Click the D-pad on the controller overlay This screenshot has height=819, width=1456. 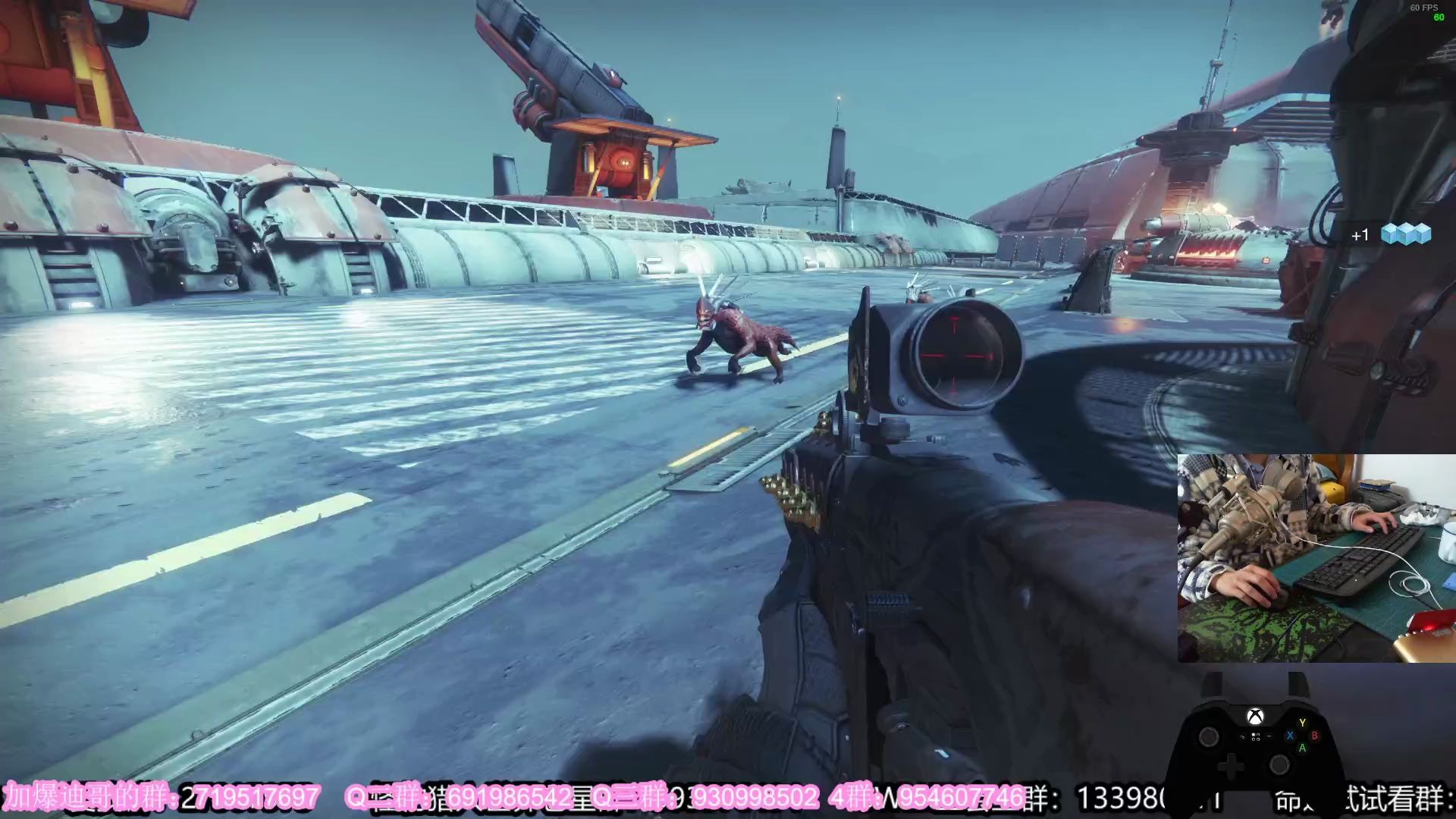[x=1232, y=766]
